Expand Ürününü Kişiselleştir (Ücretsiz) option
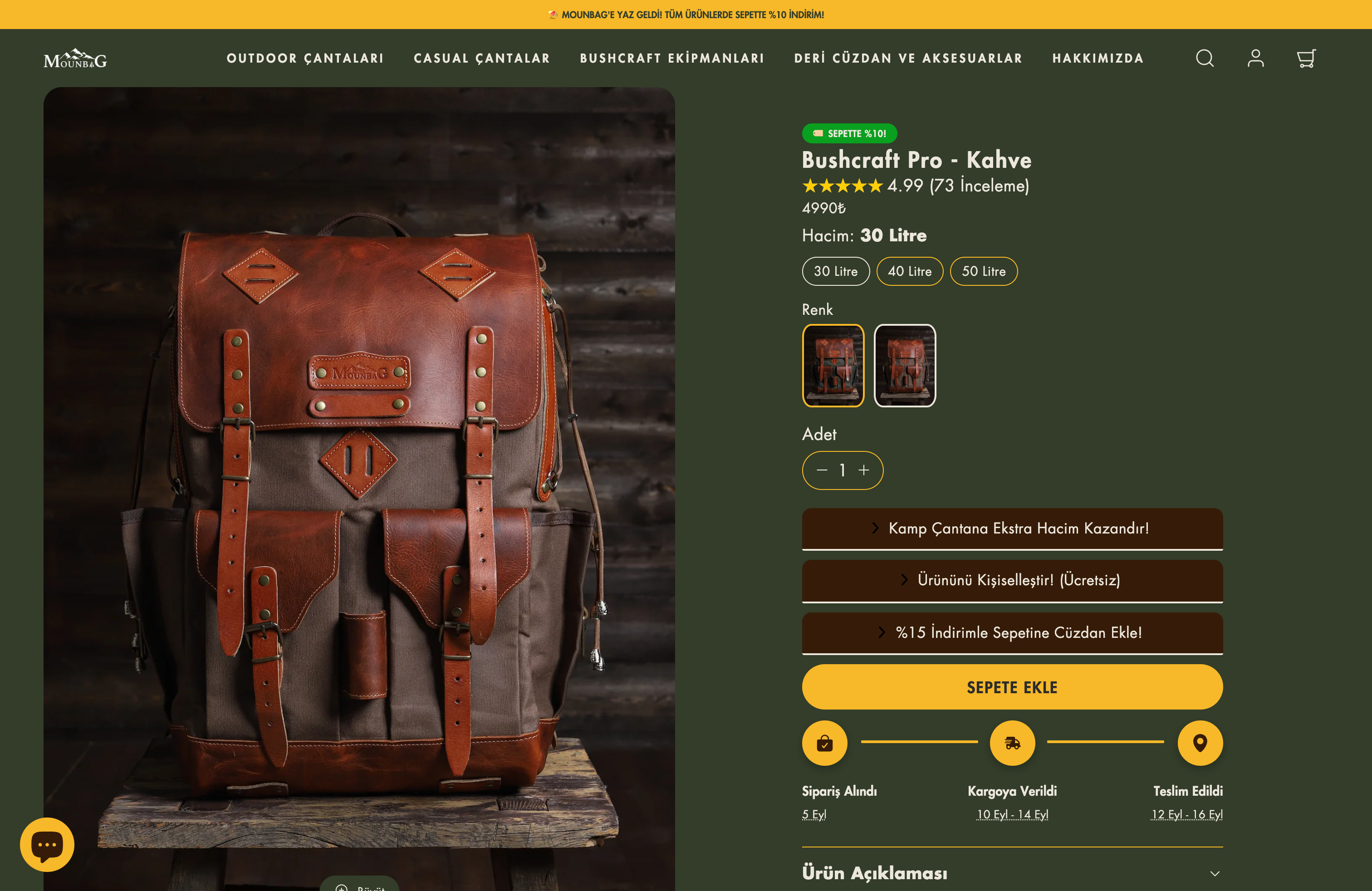This screenshot has height=891, width=1372. pos(1012,581)
